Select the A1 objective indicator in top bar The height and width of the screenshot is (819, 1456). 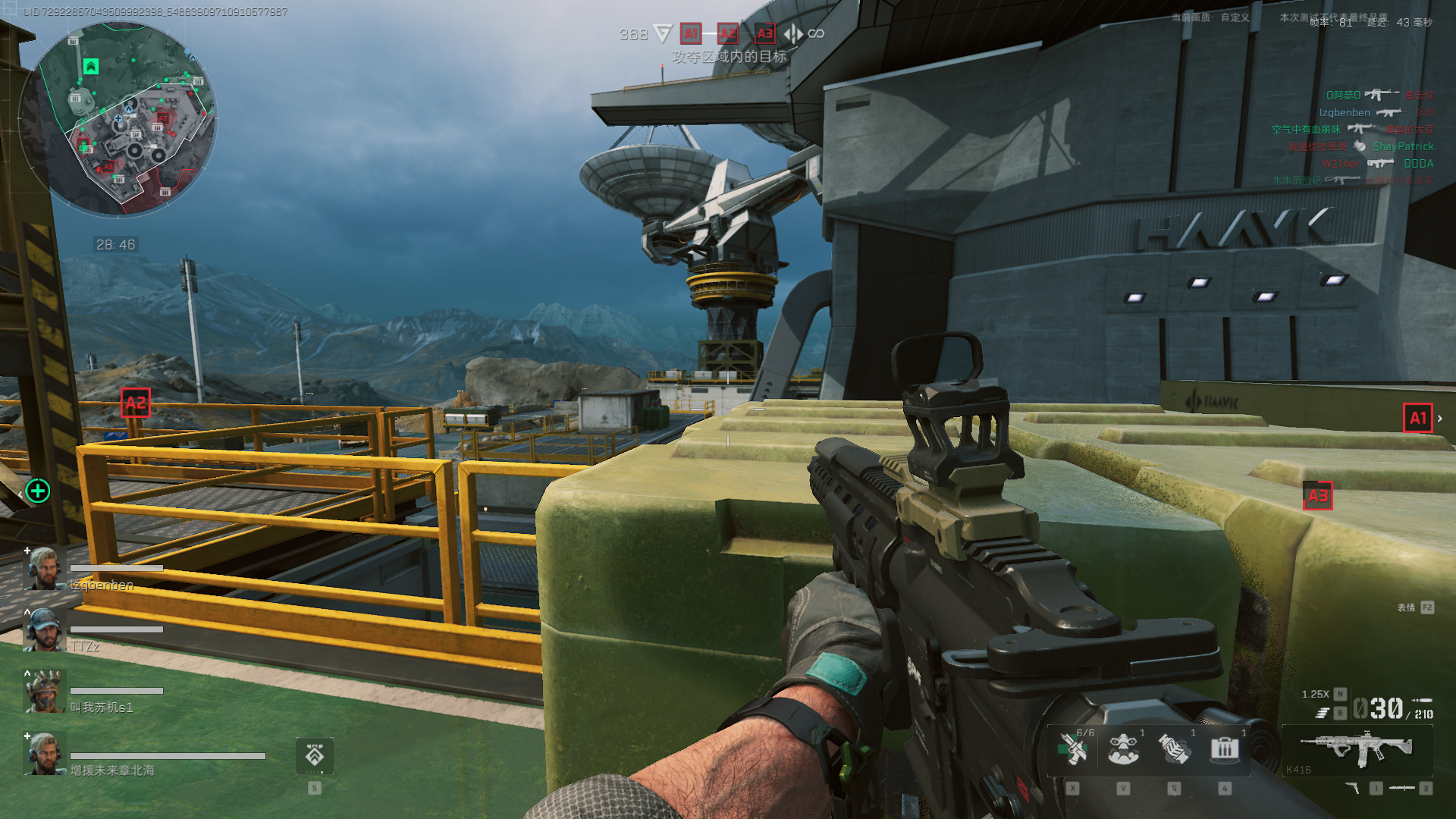(x=690, y=33)
